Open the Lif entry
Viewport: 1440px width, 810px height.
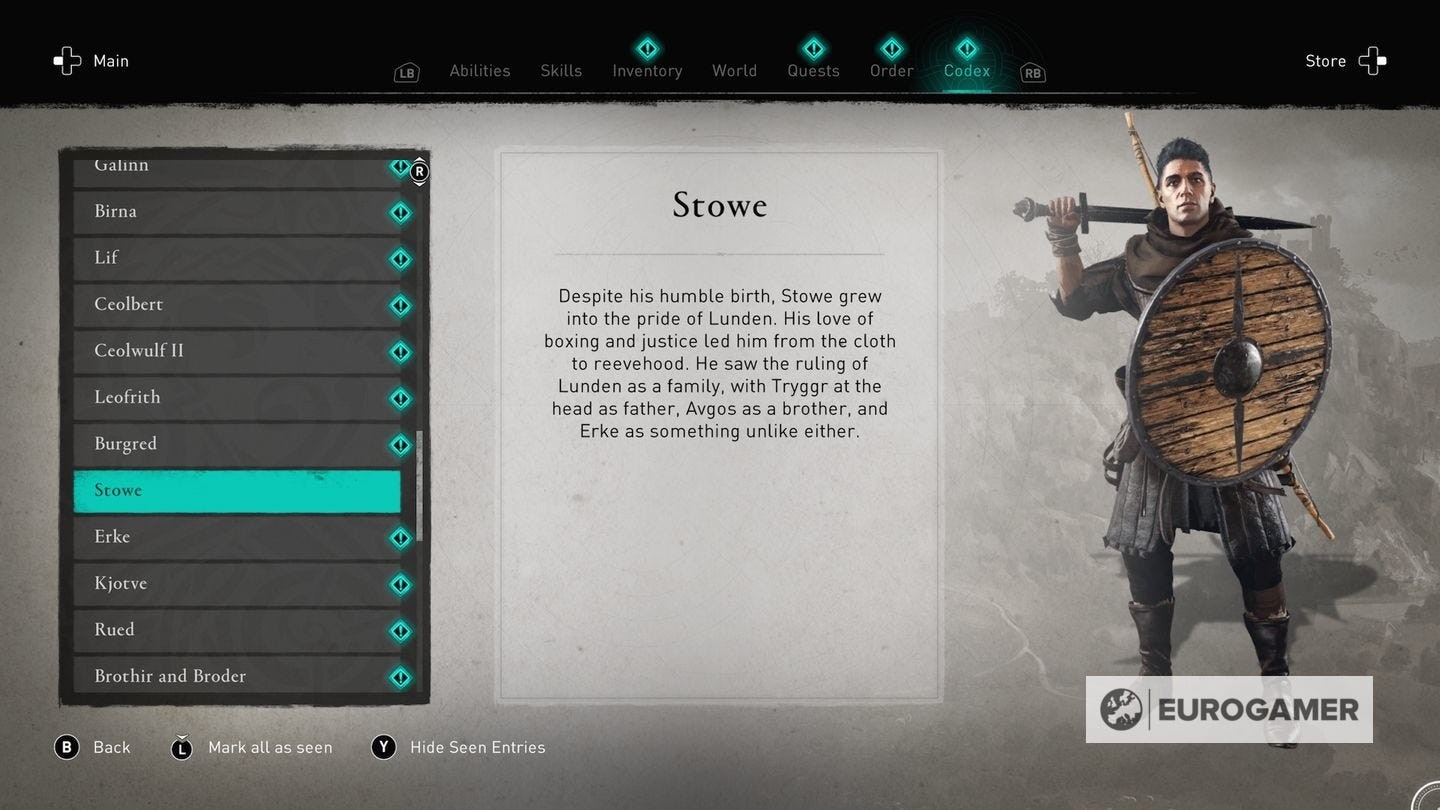pyautogui.click(x=237, y=258)
